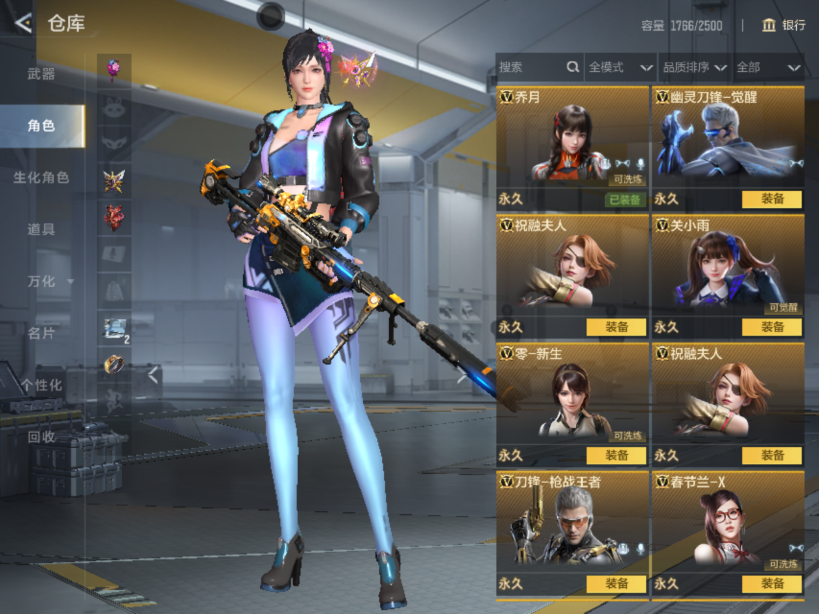This screenshot has height=614, width=819.
Task: Equip the 幽灵刀锋-觉醒 character
Action: (771, 199)
